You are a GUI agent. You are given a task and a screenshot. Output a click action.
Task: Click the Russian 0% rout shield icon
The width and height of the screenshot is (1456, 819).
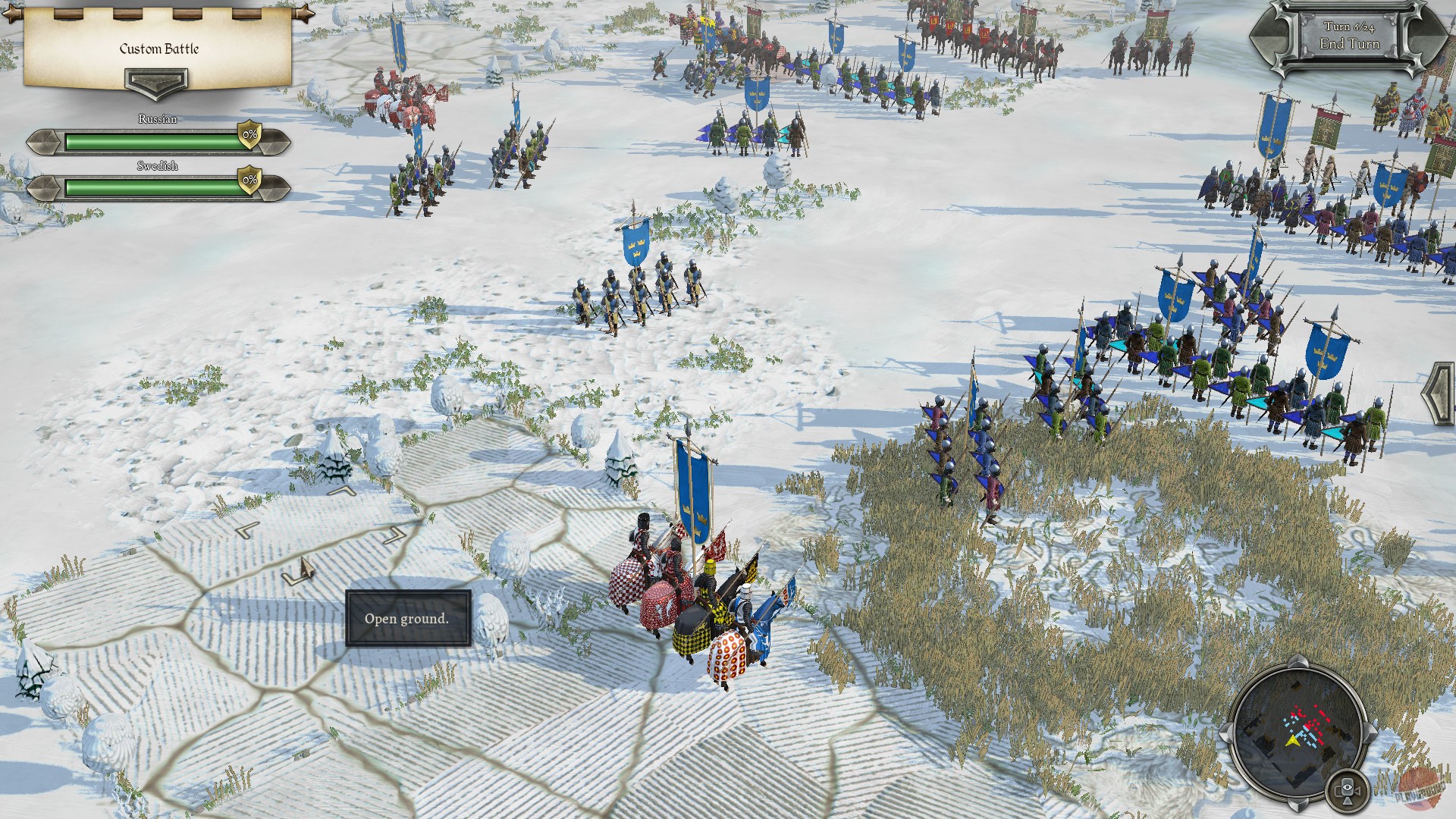(250, 136)
